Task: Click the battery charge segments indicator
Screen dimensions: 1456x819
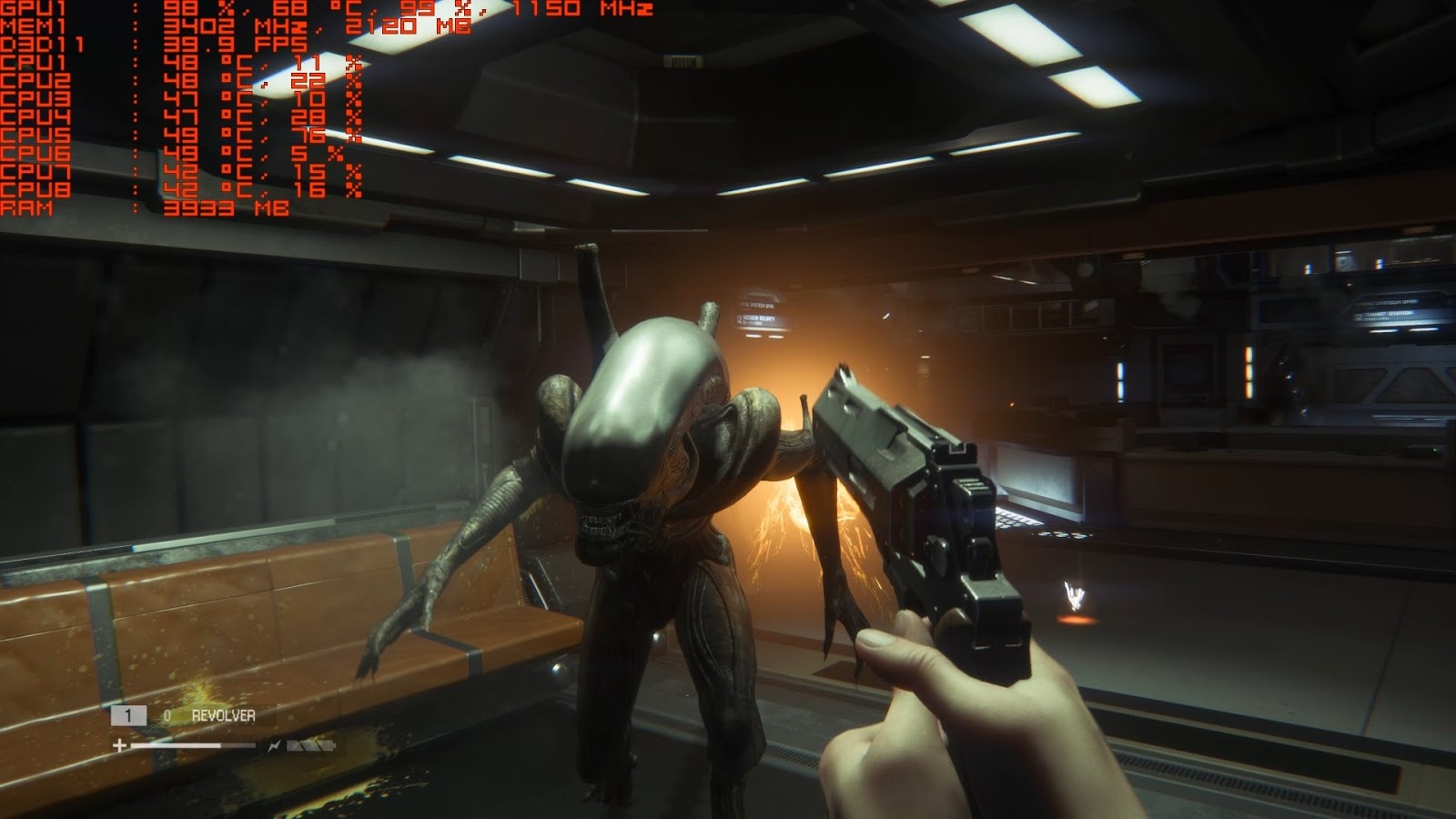Action: [x=310, y=745]
